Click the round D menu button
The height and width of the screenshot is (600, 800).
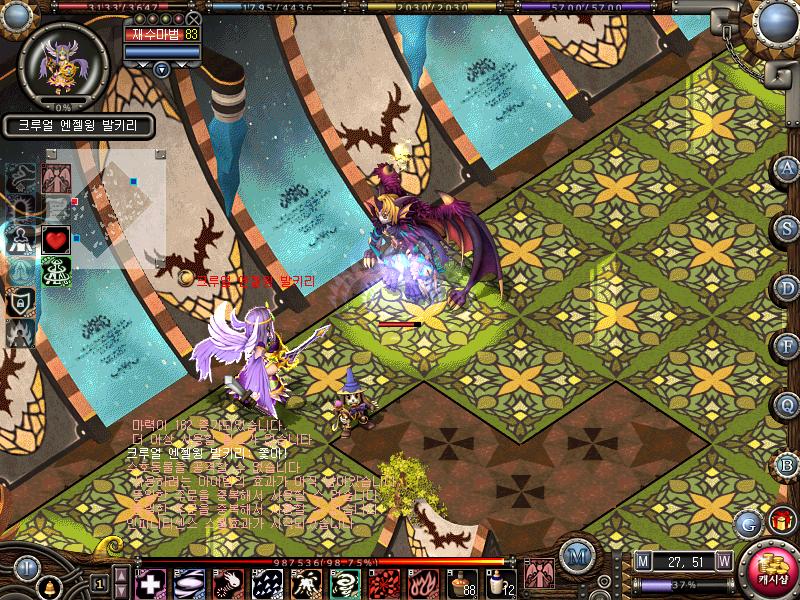[787, 286]
